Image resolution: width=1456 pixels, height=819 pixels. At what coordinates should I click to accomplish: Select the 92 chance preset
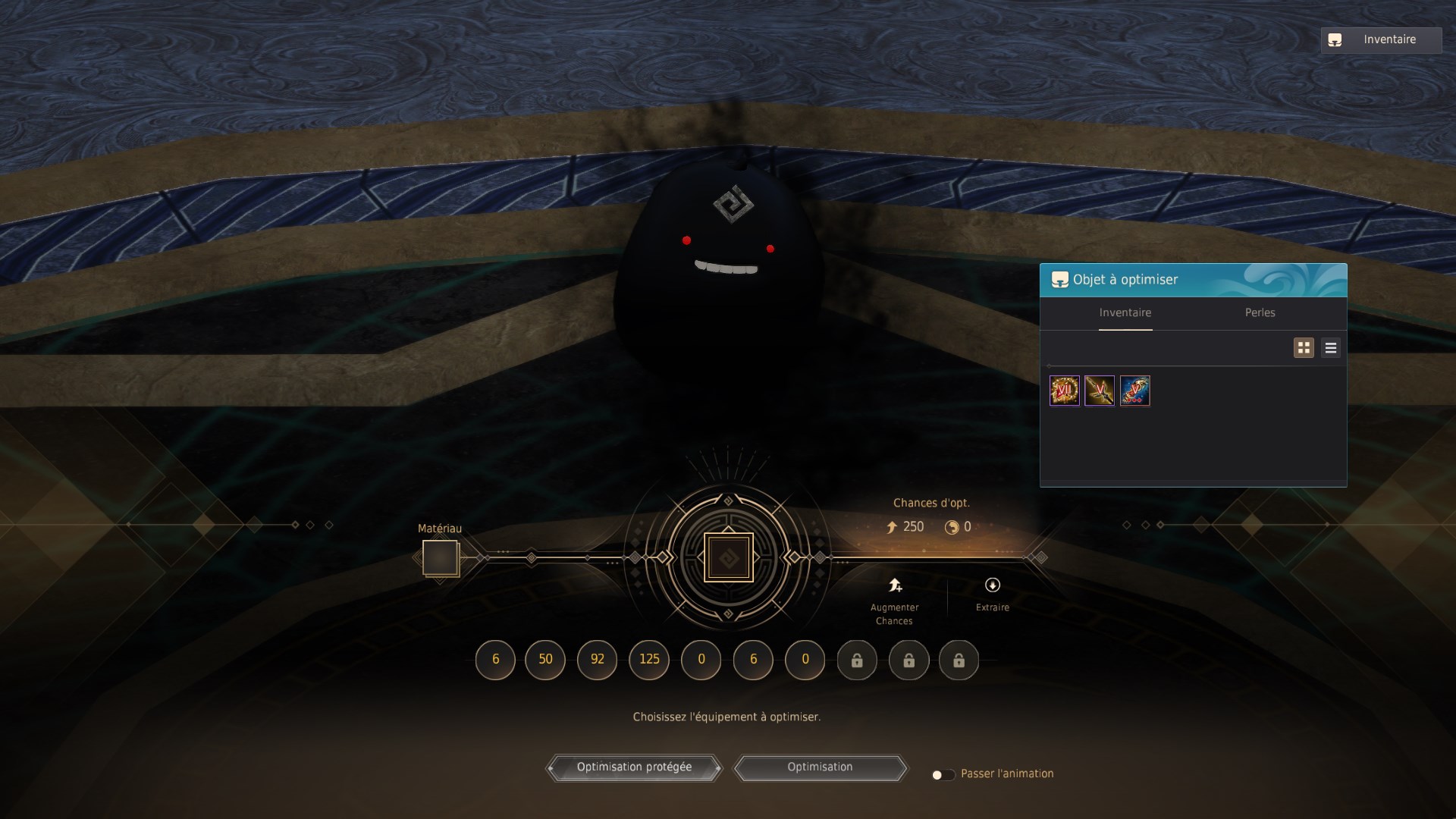[597, 660]
